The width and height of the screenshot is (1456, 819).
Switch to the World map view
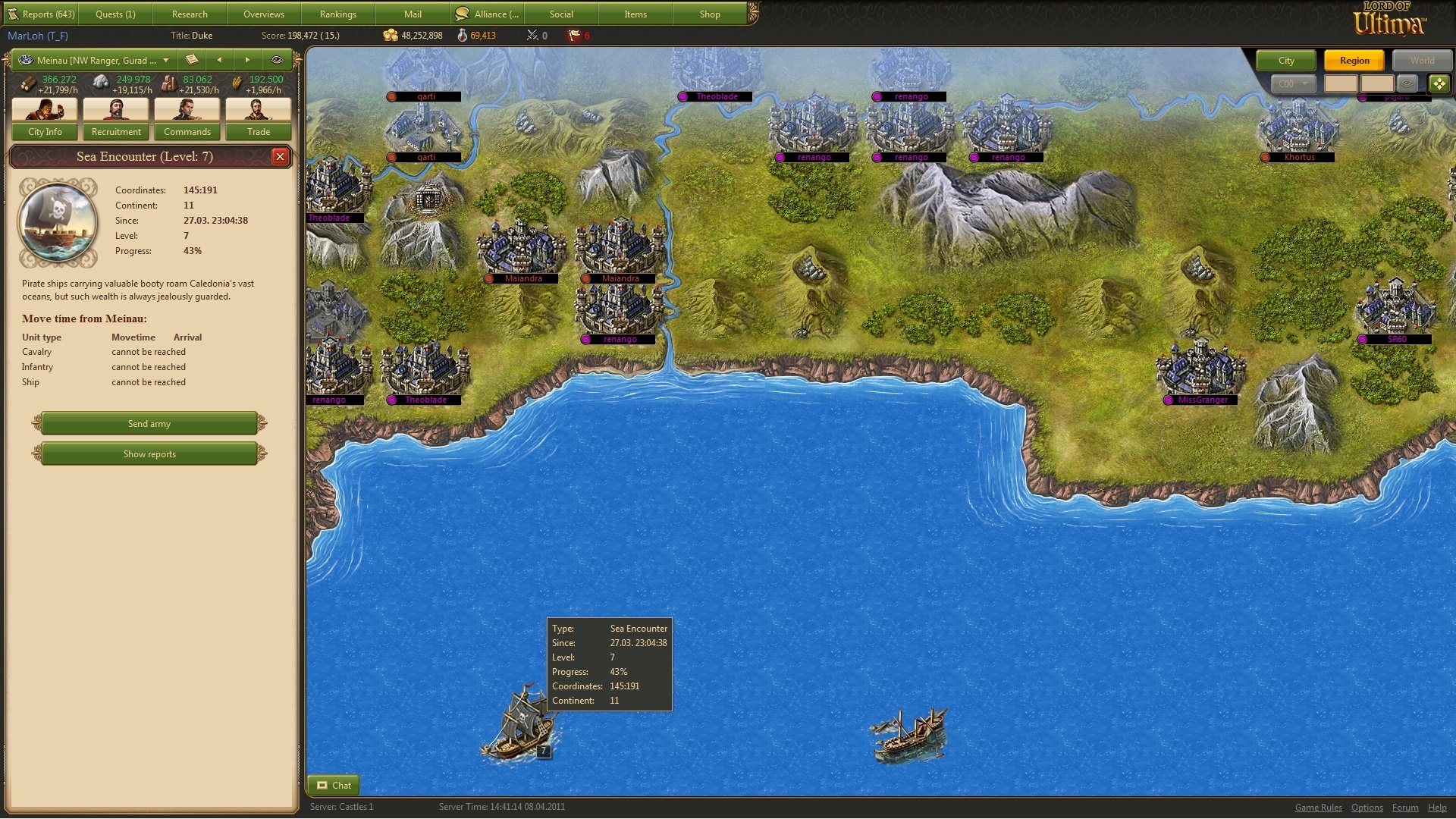1422,60
